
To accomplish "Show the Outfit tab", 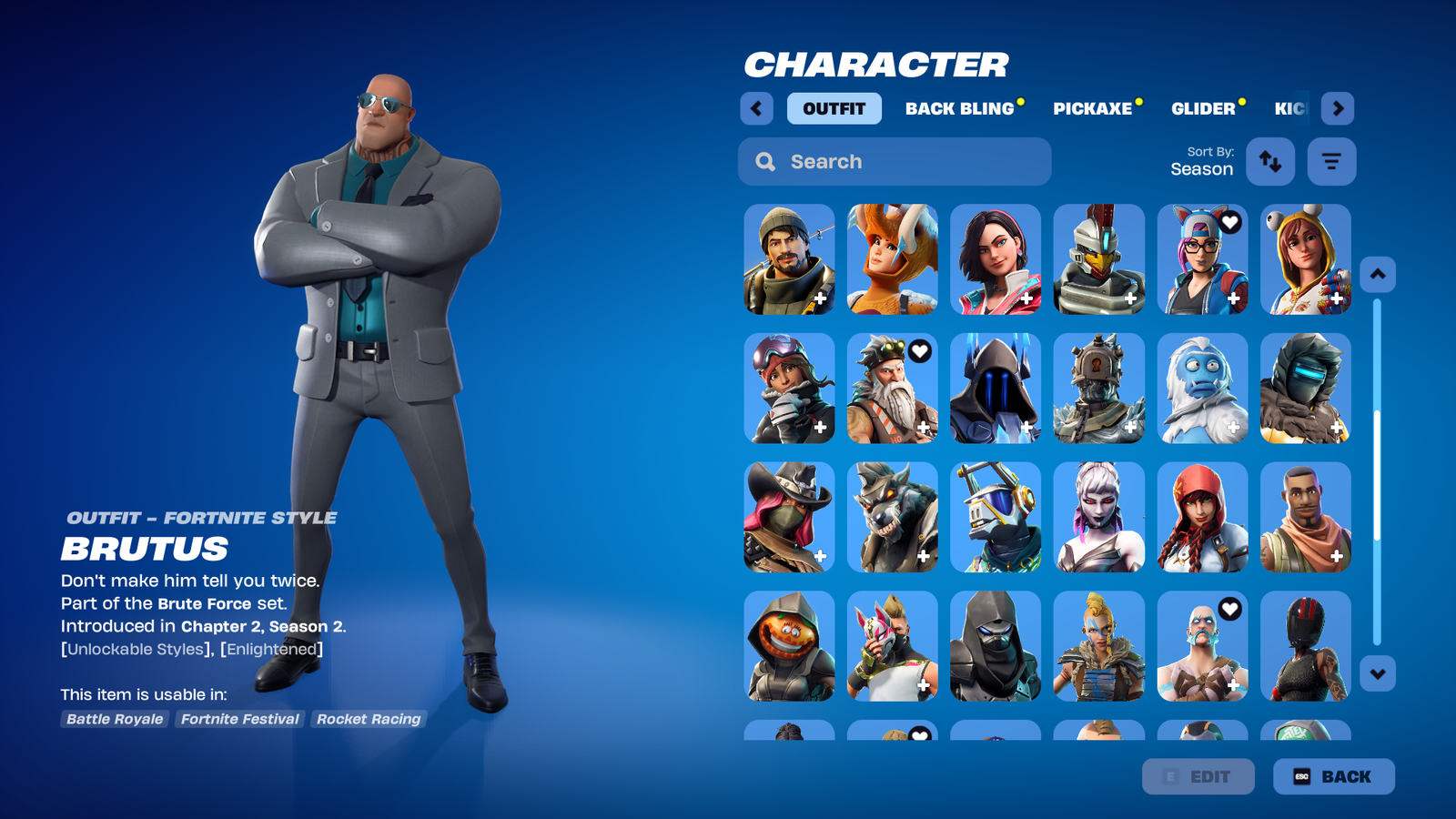I will (834, 108).
